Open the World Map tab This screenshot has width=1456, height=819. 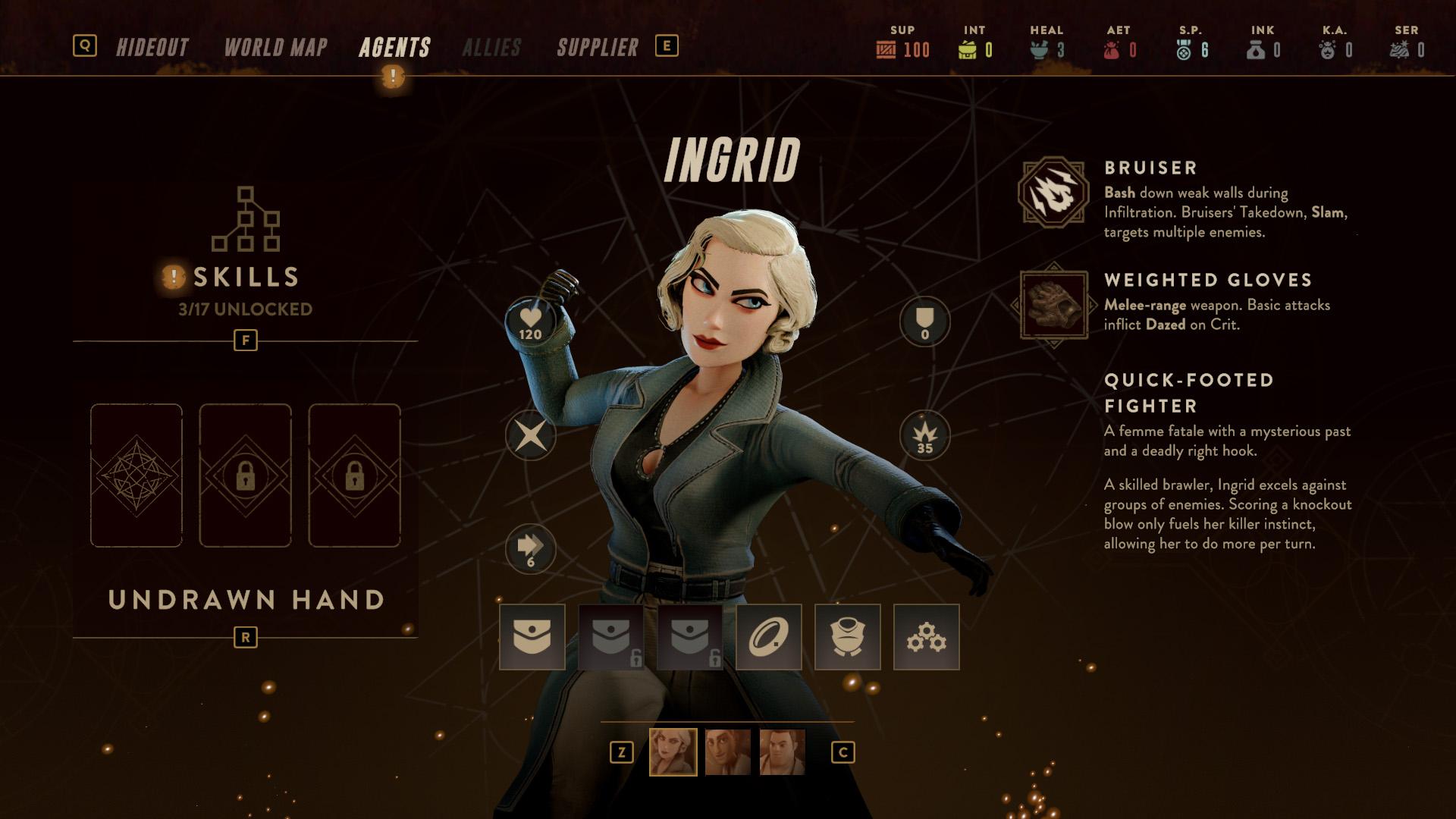[x=276, y=48]
